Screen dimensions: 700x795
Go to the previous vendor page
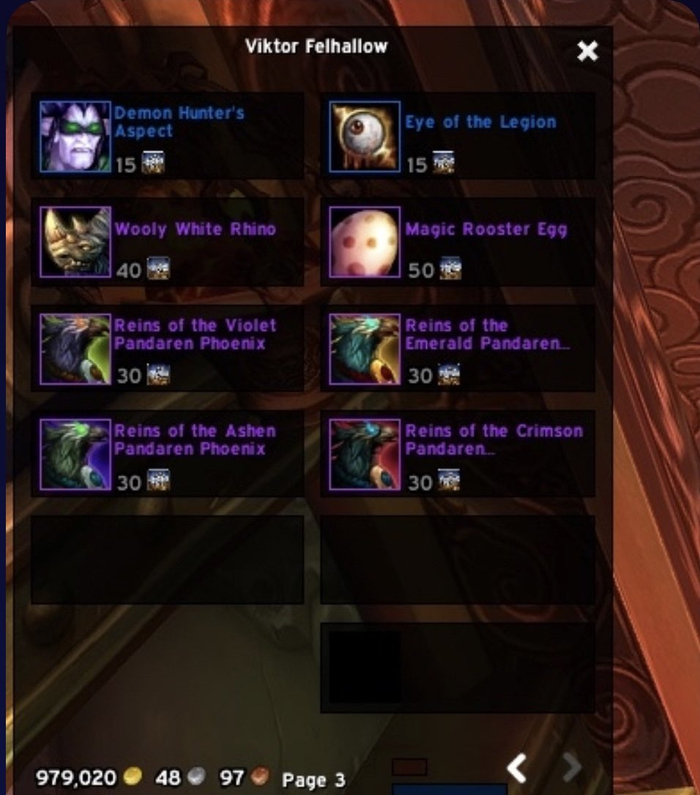517,768
